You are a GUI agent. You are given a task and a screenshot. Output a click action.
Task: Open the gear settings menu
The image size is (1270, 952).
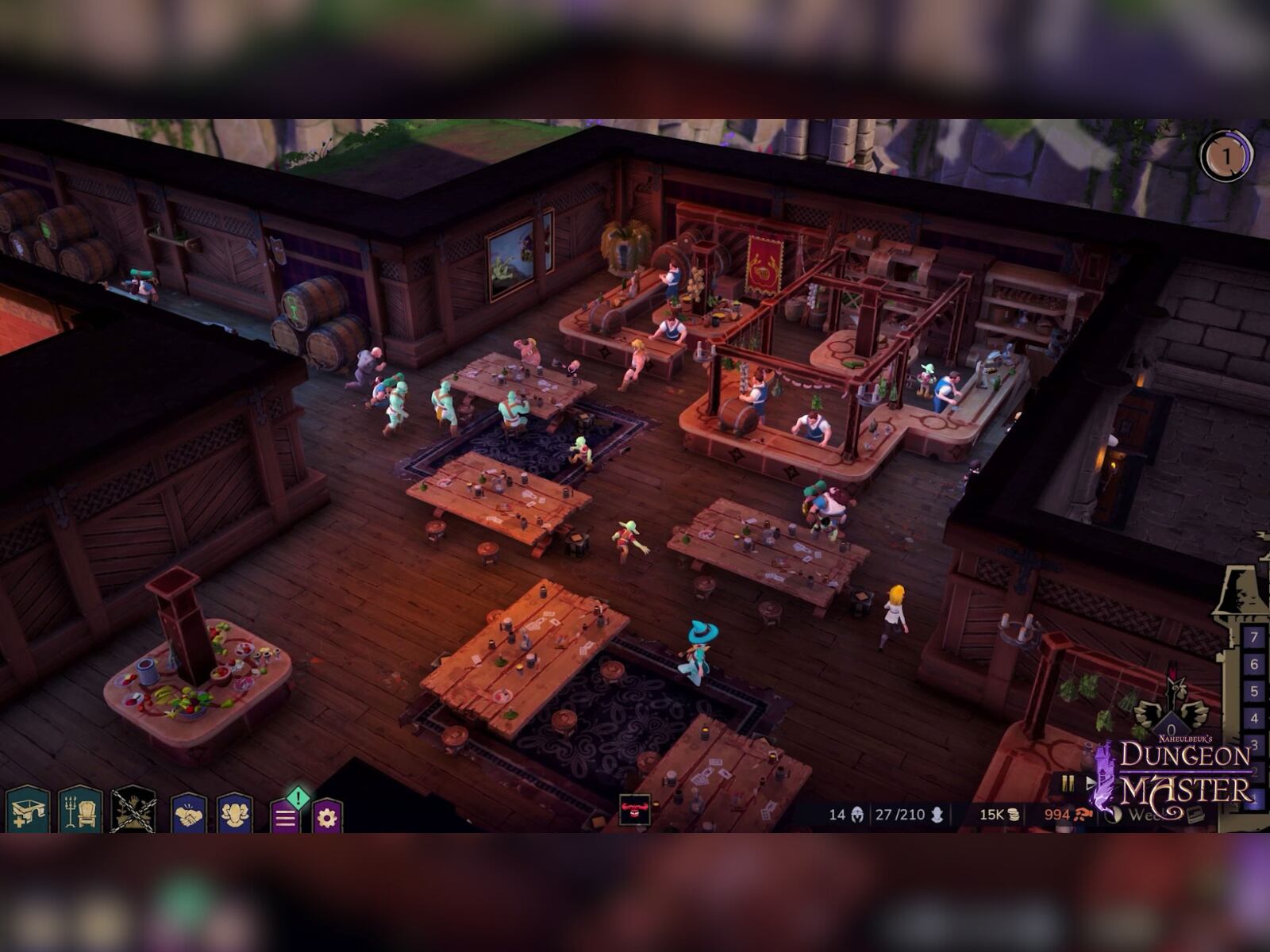tap(327, 816)
